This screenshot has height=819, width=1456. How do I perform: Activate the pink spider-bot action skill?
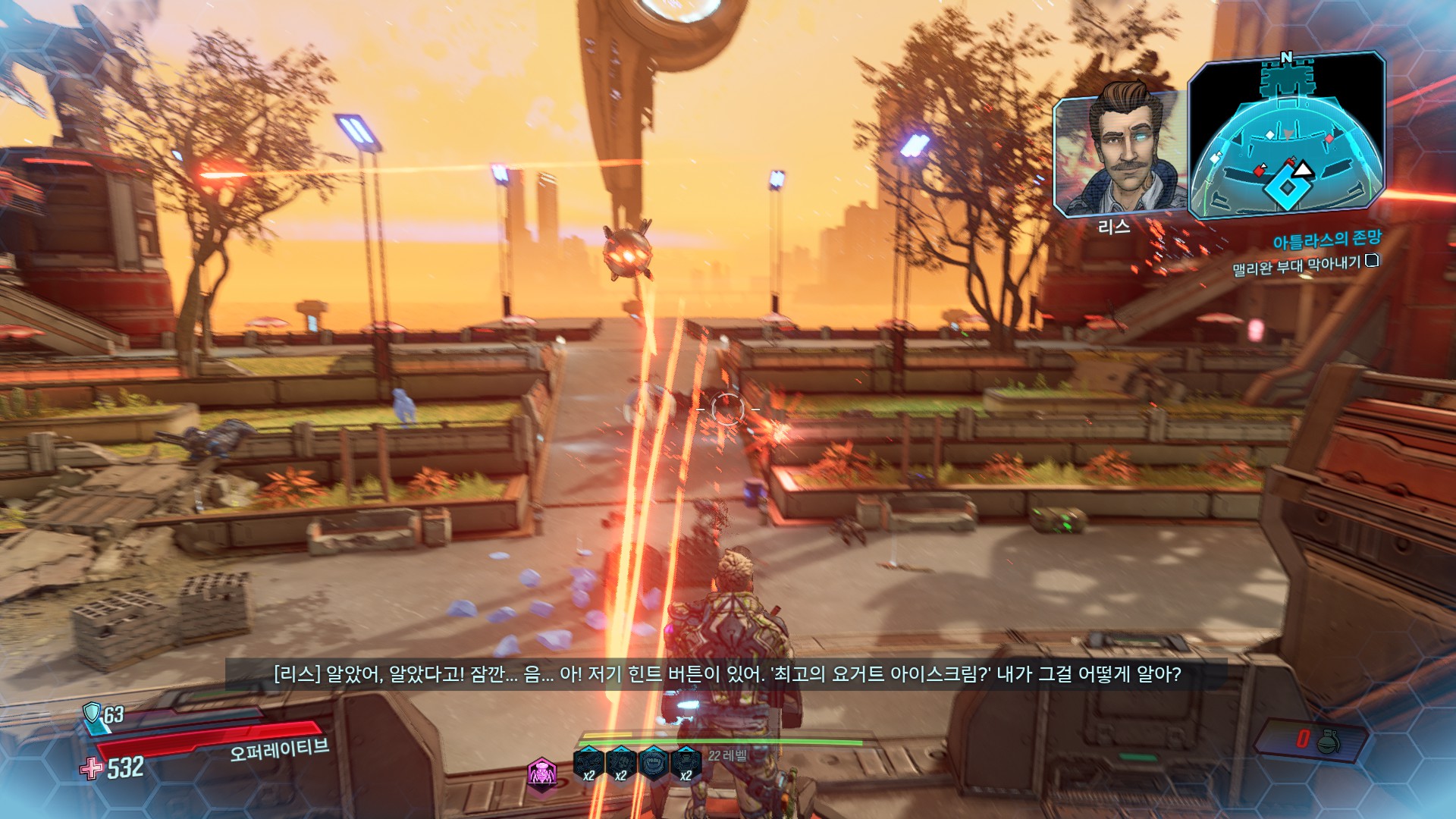coord(541,773)
